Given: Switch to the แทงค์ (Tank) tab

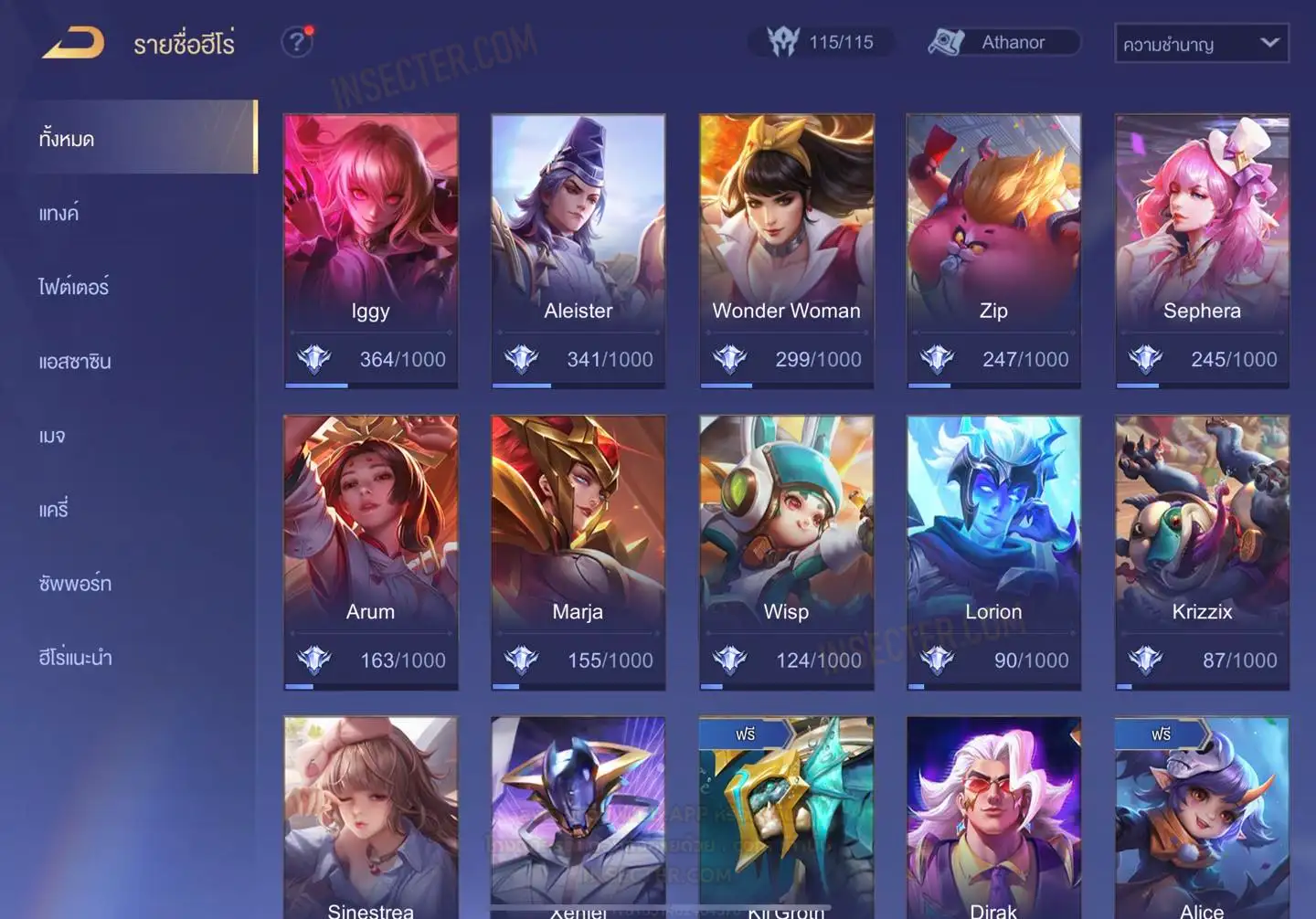Looking at the screenshot, I should tap(59, 213).
